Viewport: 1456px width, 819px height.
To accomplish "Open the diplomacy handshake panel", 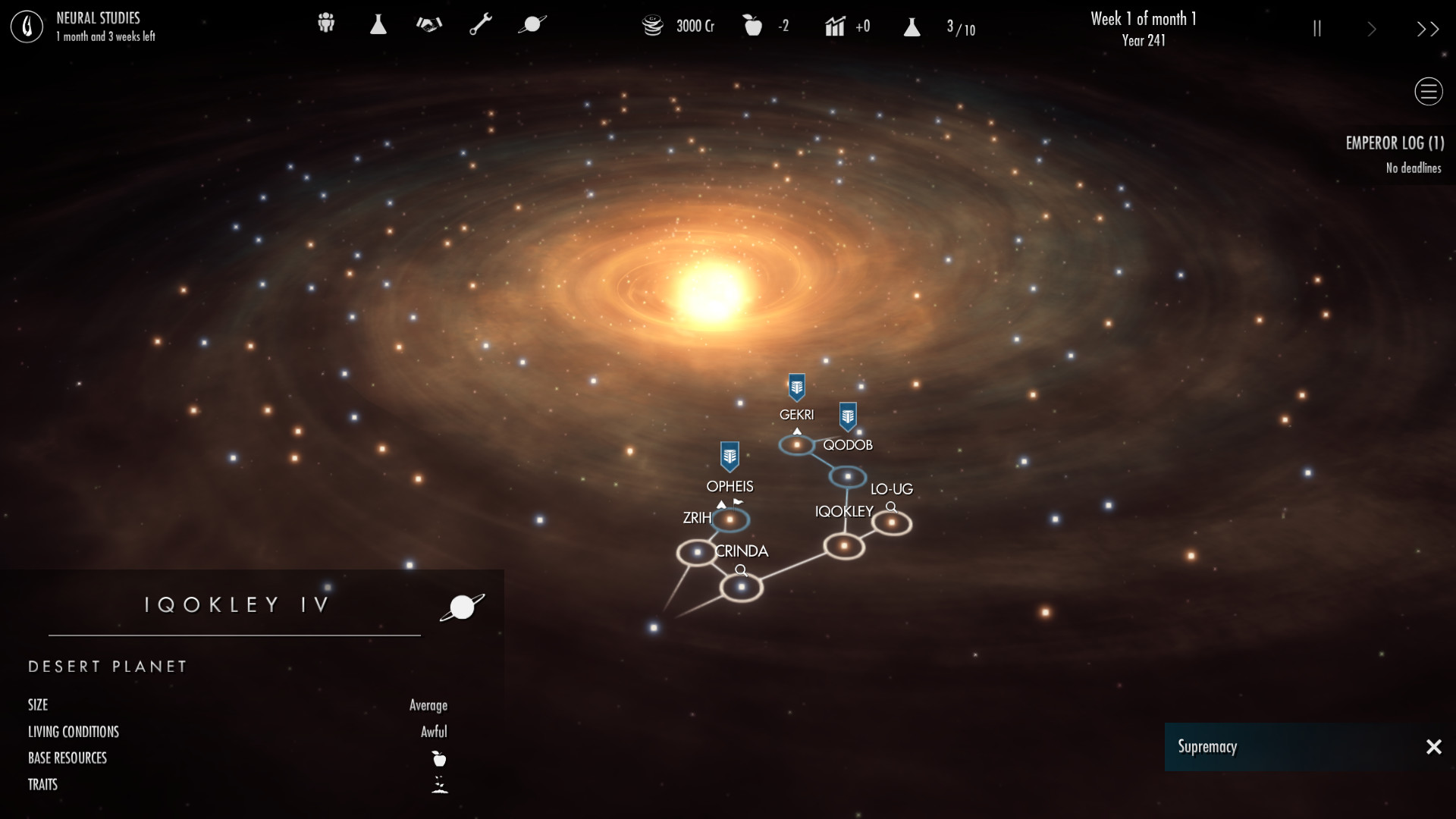I will point(428,24).
